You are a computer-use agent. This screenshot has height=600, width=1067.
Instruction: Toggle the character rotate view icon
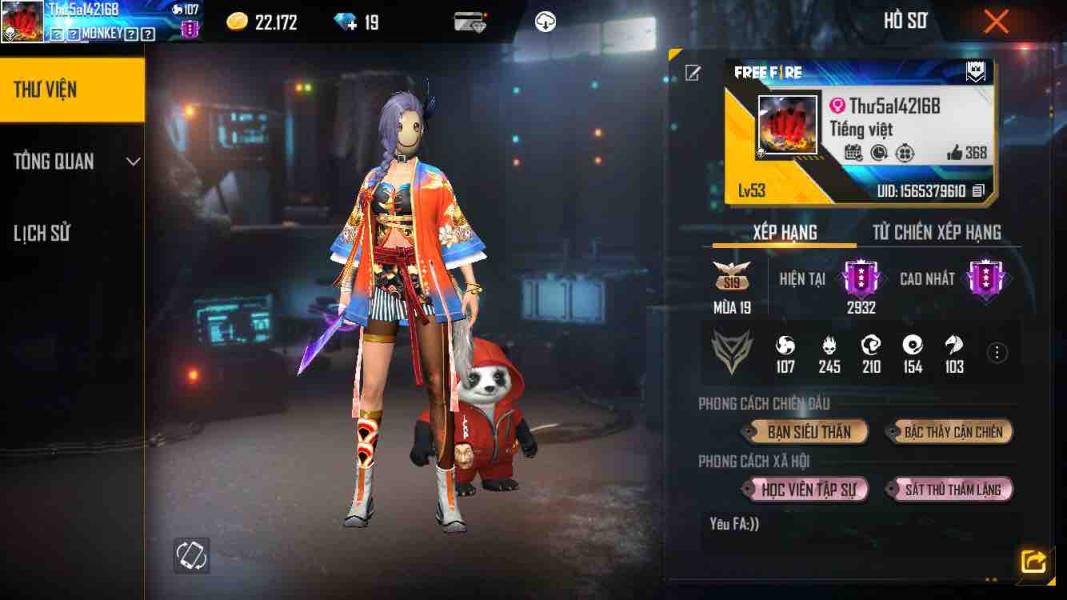click(x=190, y=555)
